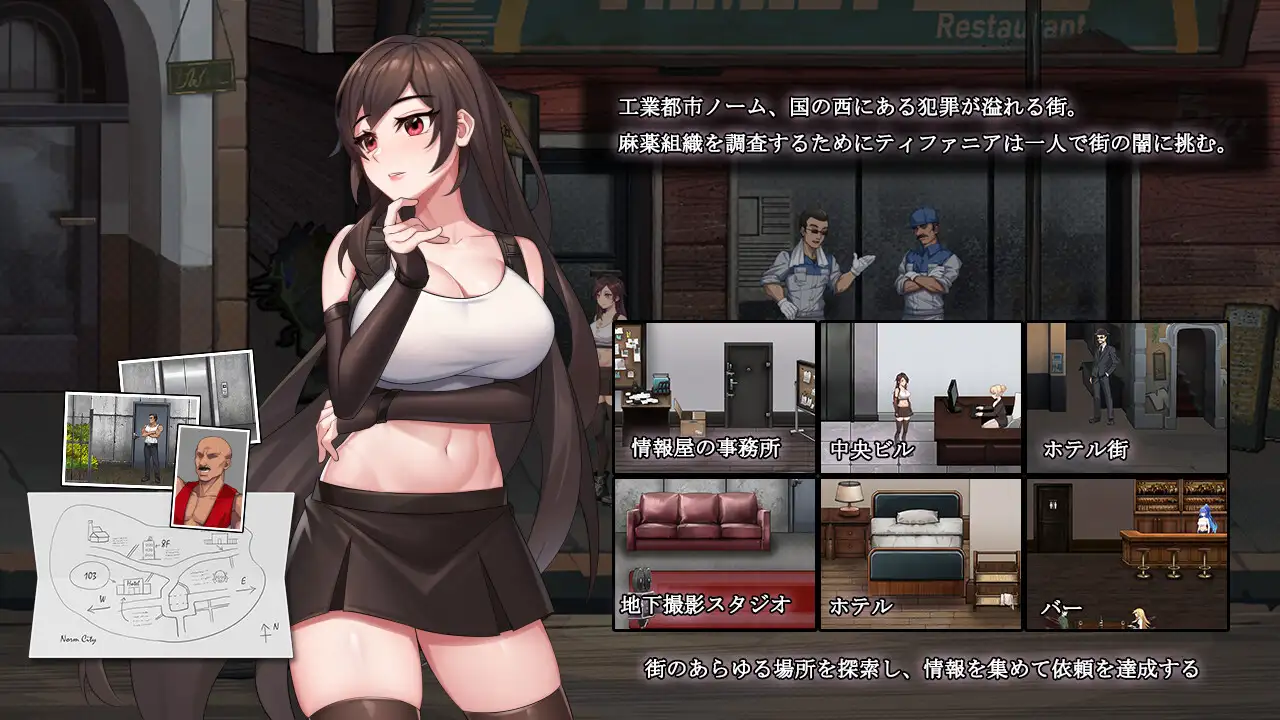The width and height of the screenshot is (1280, 720).
Task: Select the 情報屋の事務所 location thumbnail
Action: [x=715, y=397]
